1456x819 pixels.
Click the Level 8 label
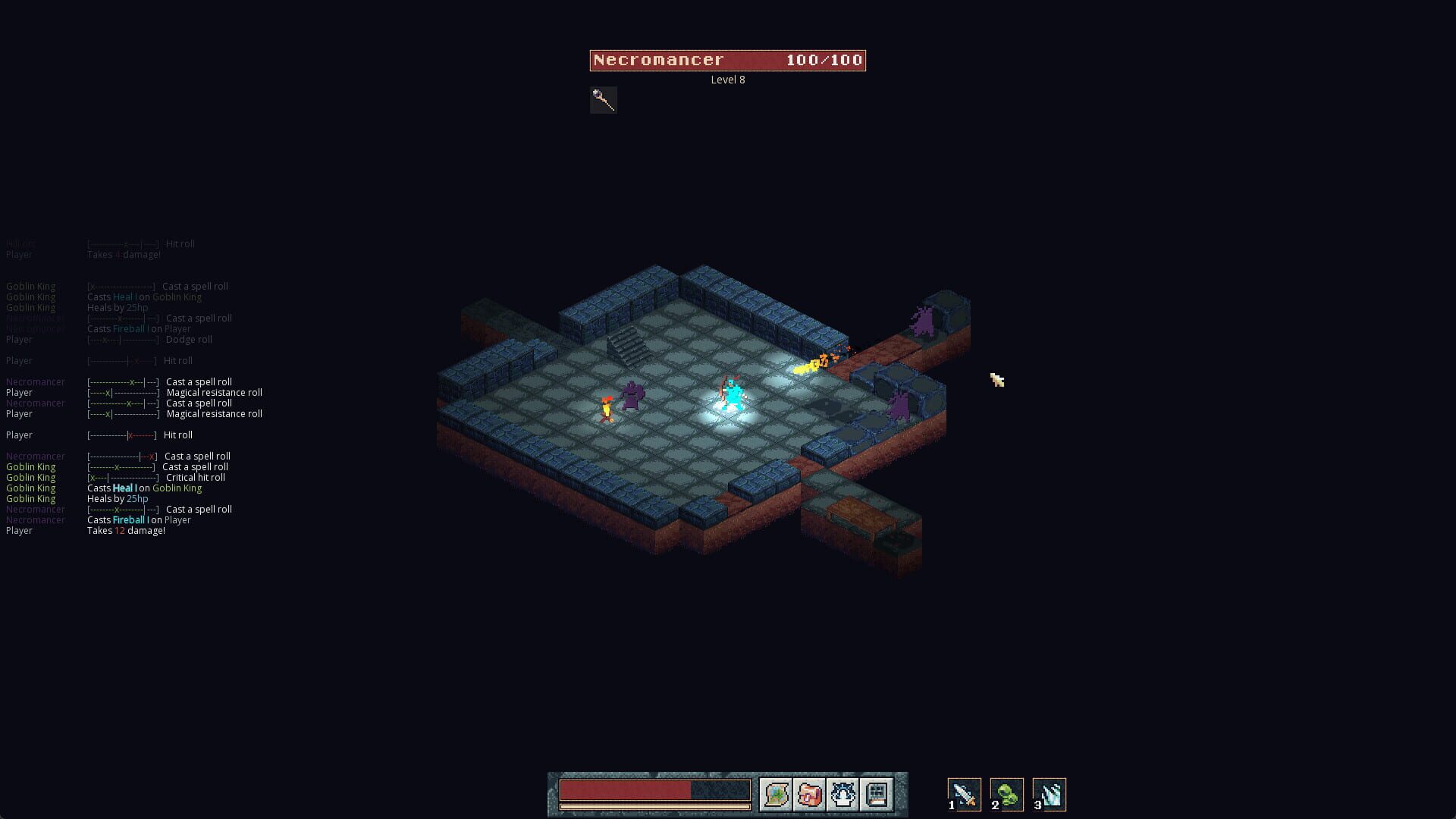click(x=726, y=79)
